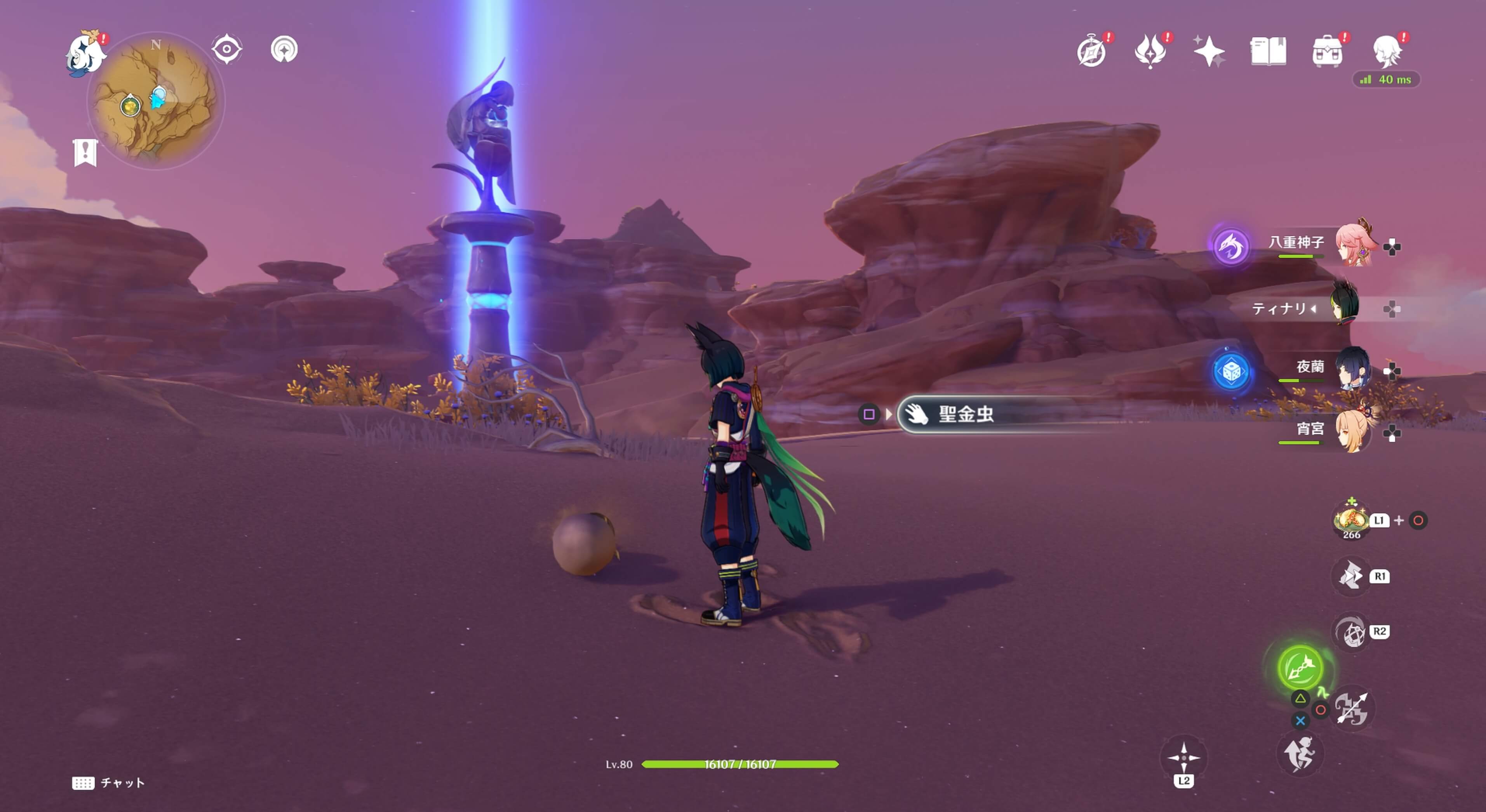Open the チャット chat box
The width and height of the screenshot is (1486, 812).
108,782
